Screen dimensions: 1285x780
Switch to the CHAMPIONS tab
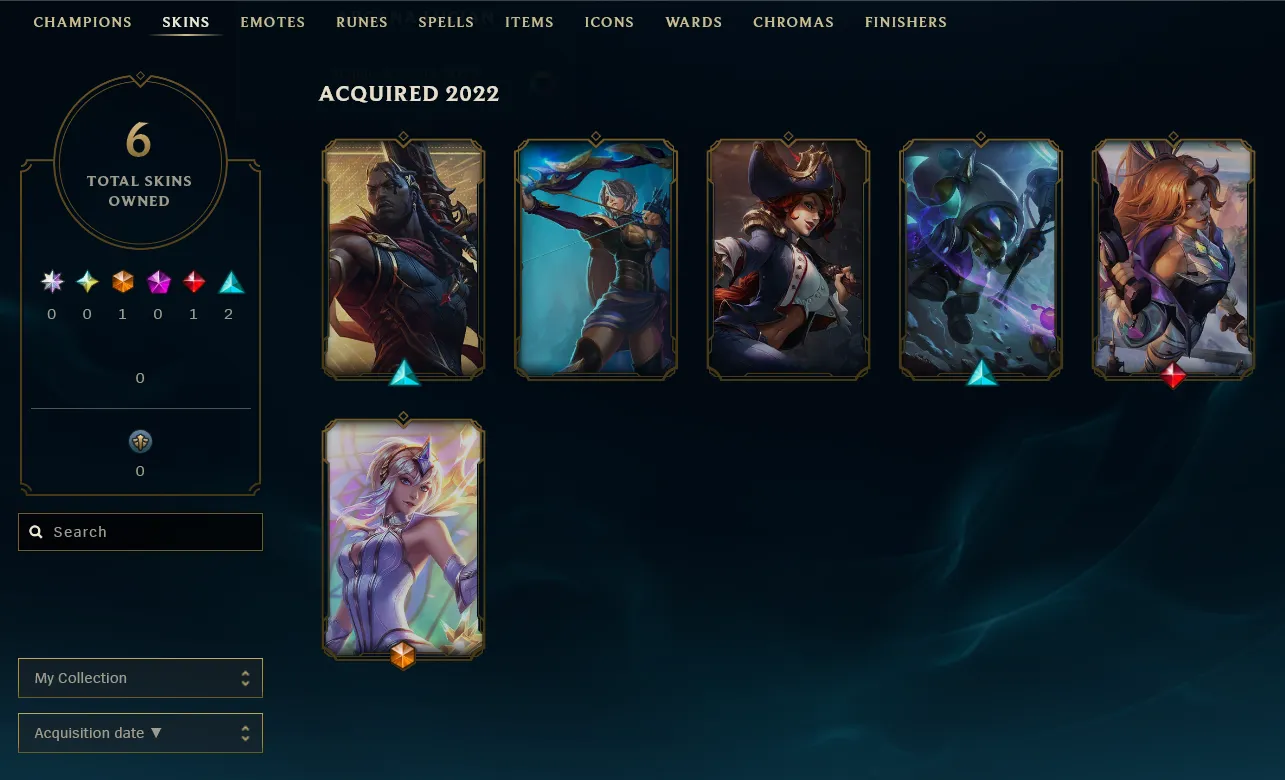click(82, 22)
